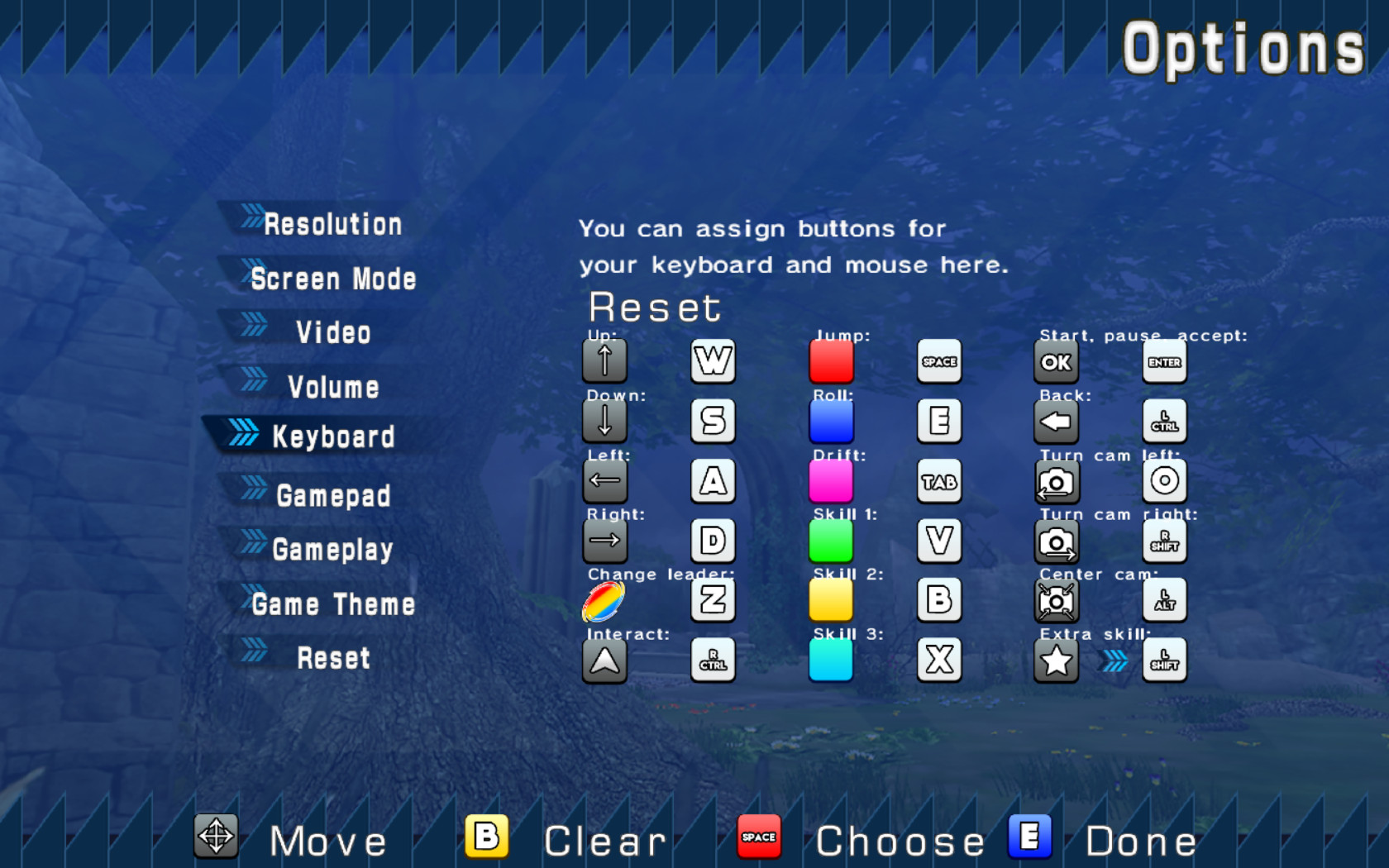The height and width of the screenshot is (868, 1389).
Task: Click the yellow B Clear button at bottom
Action: (x=486, y=837)
